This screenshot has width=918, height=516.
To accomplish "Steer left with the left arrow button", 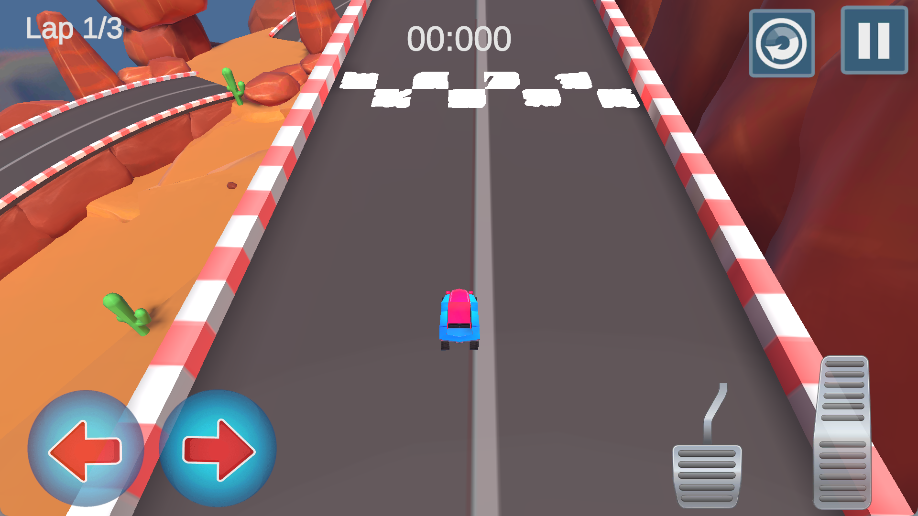I will [x=85, y=448].
